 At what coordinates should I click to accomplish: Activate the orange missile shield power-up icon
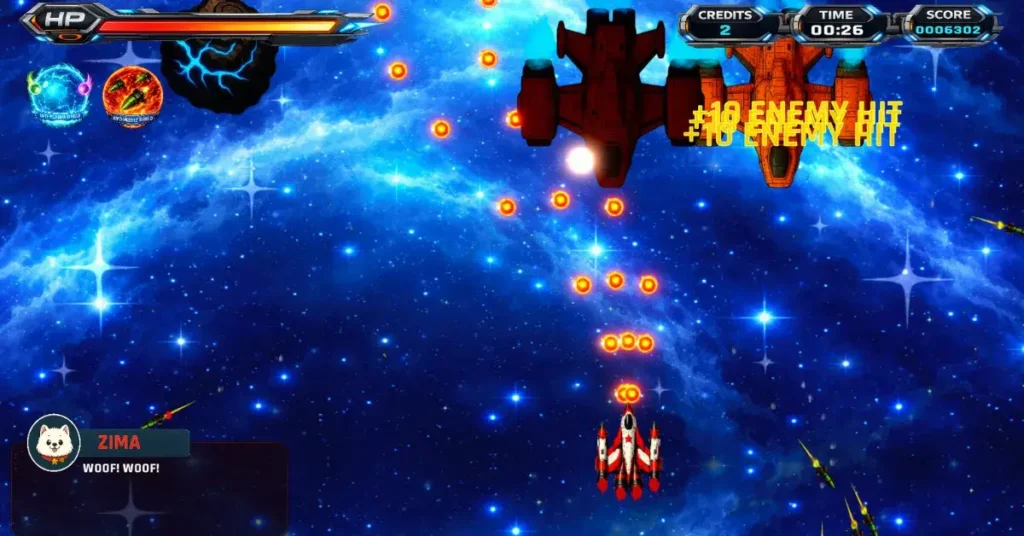click(132, 96)
